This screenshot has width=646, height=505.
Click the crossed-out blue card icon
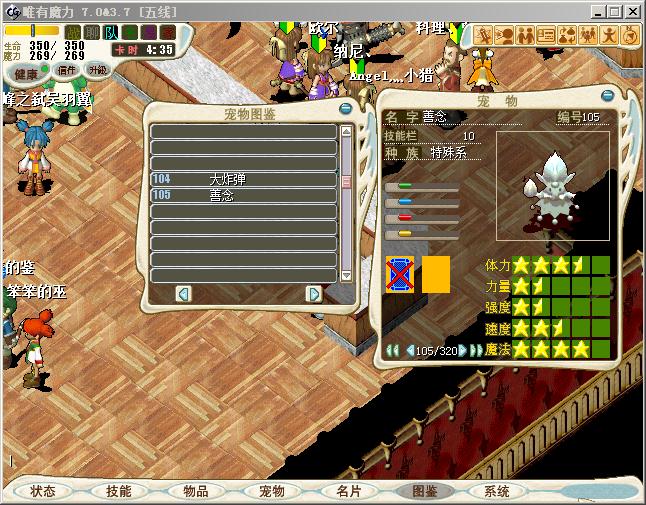point(399,273)
